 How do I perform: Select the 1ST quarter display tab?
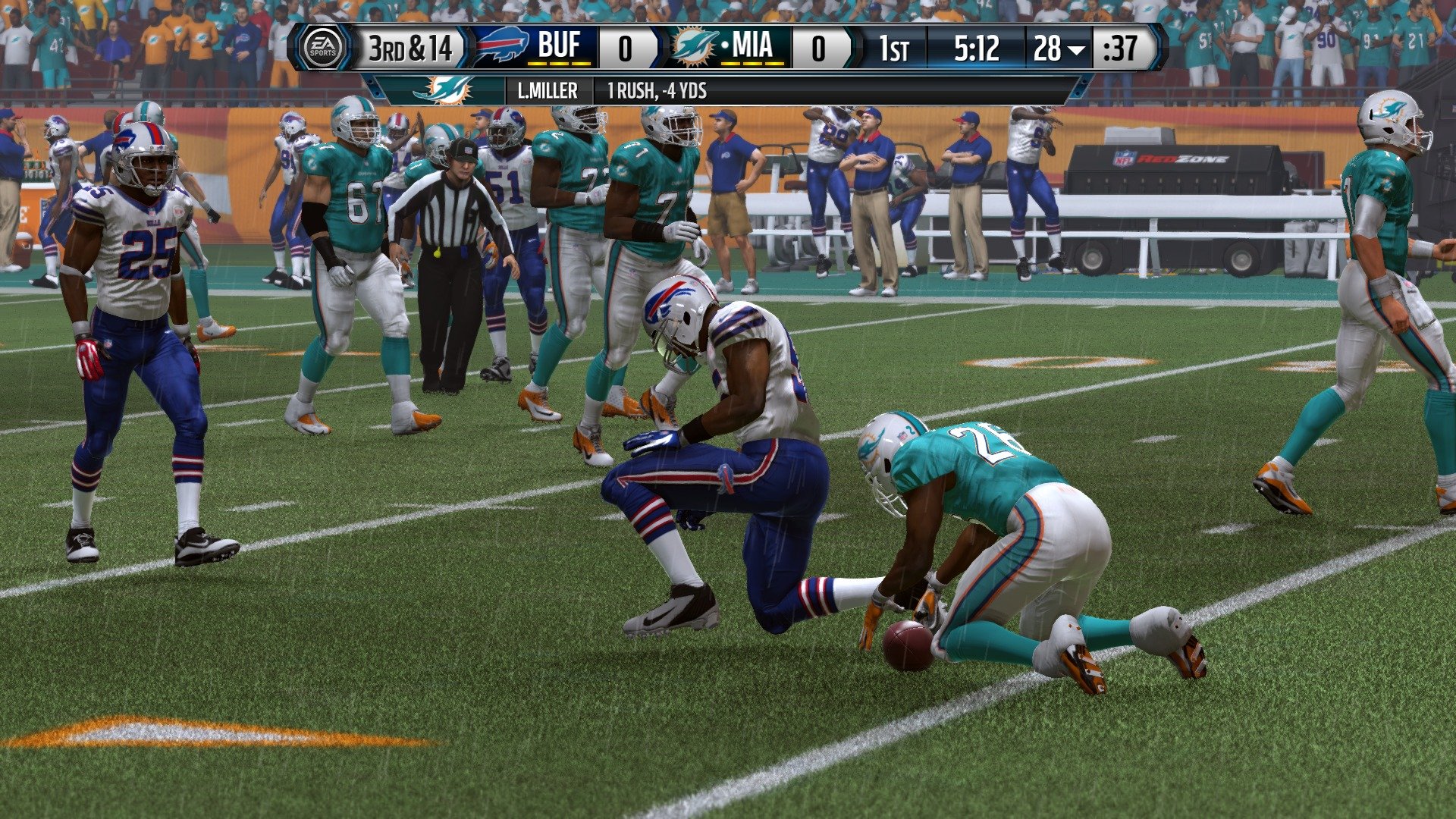click(895, 47)
